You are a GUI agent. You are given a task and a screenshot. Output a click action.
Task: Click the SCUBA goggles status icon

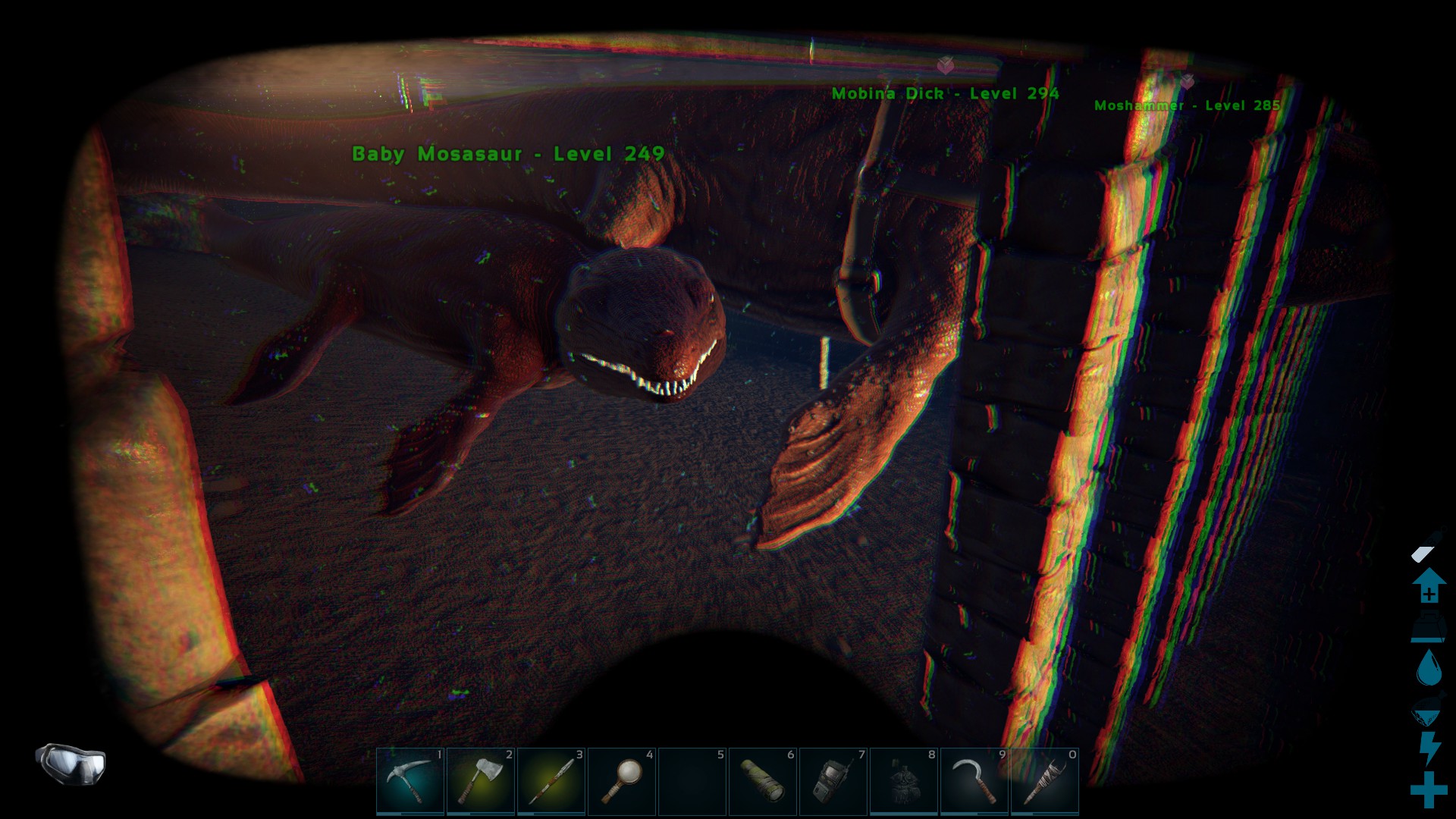[x=71, y=762]
